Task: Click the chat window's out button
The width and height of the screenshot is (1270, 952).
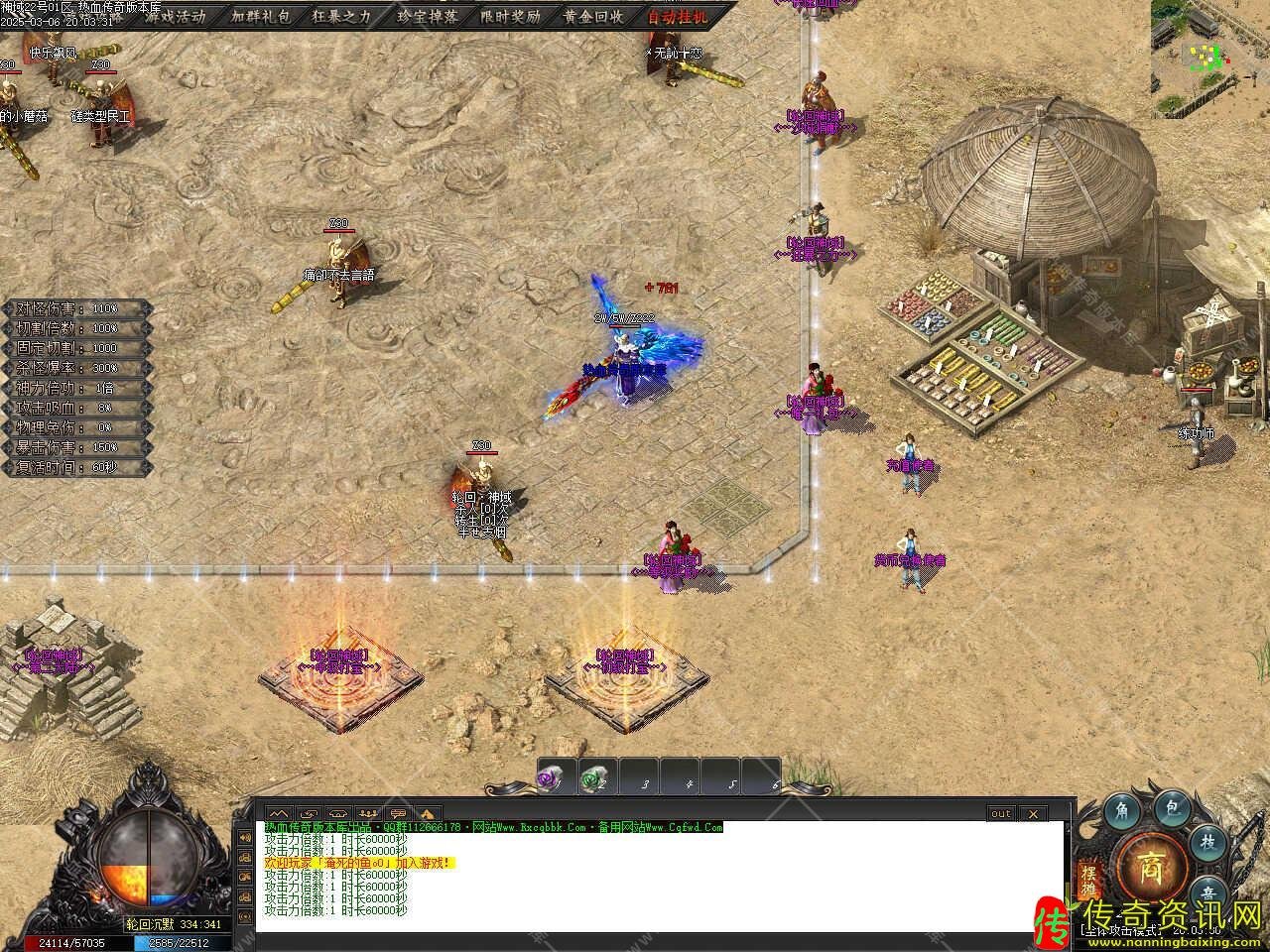Action: [x=1001, y=813]
